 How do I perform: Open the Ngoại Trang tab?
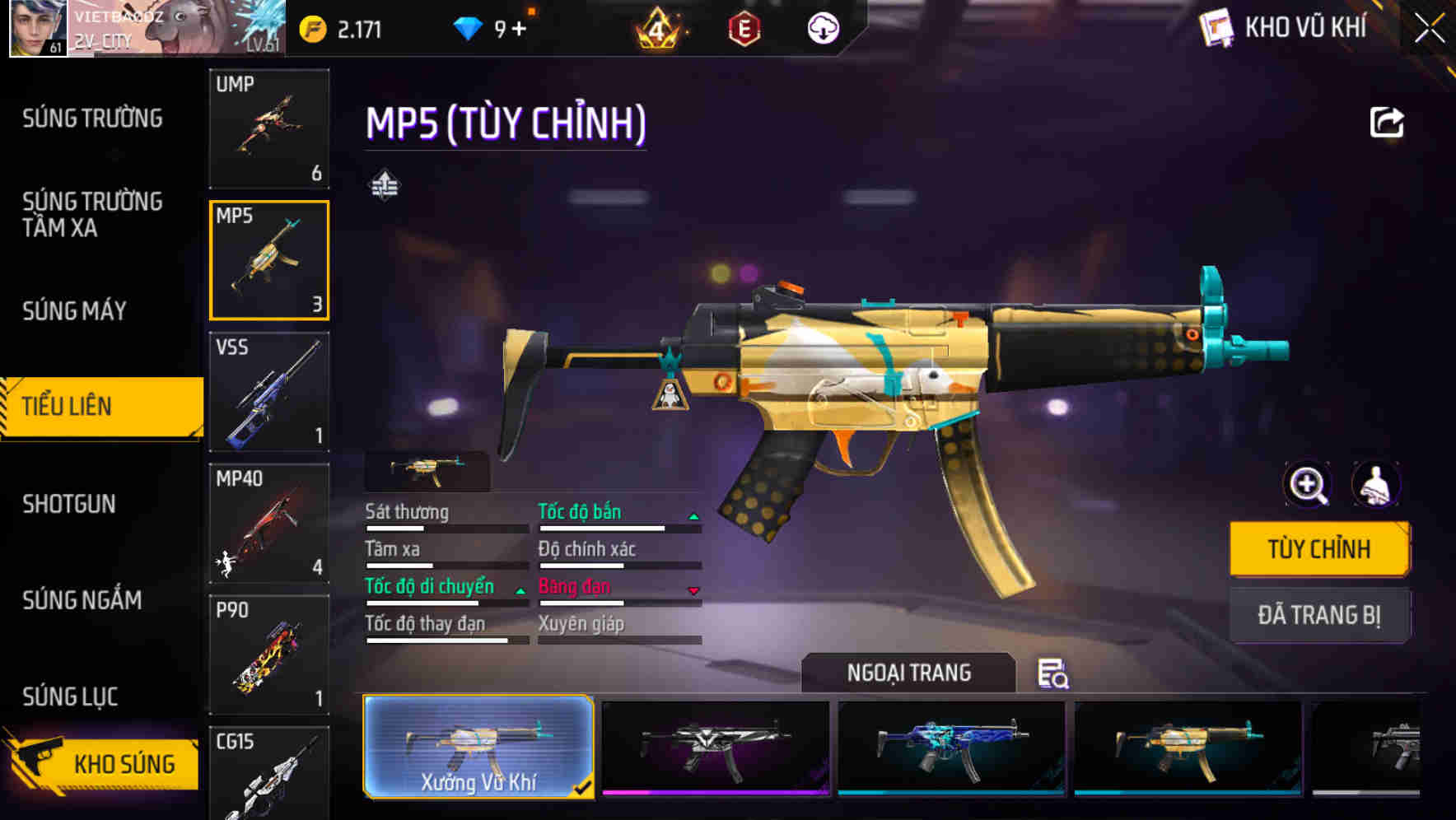tap(908, 673)
